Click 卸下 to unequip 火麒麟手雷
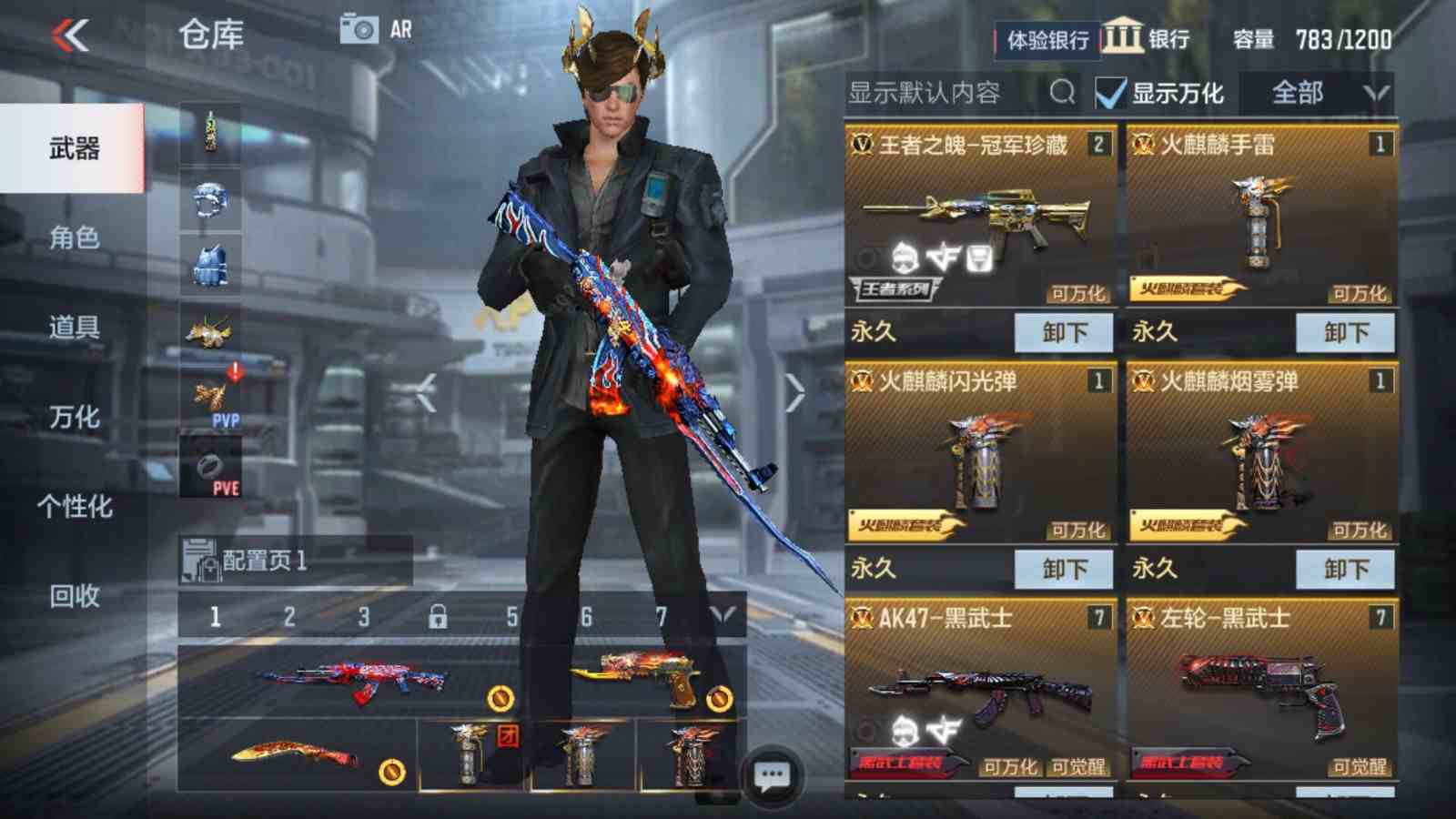Image resolution: width=1456 pixels, height=819 pixels. pos(1349,333)
